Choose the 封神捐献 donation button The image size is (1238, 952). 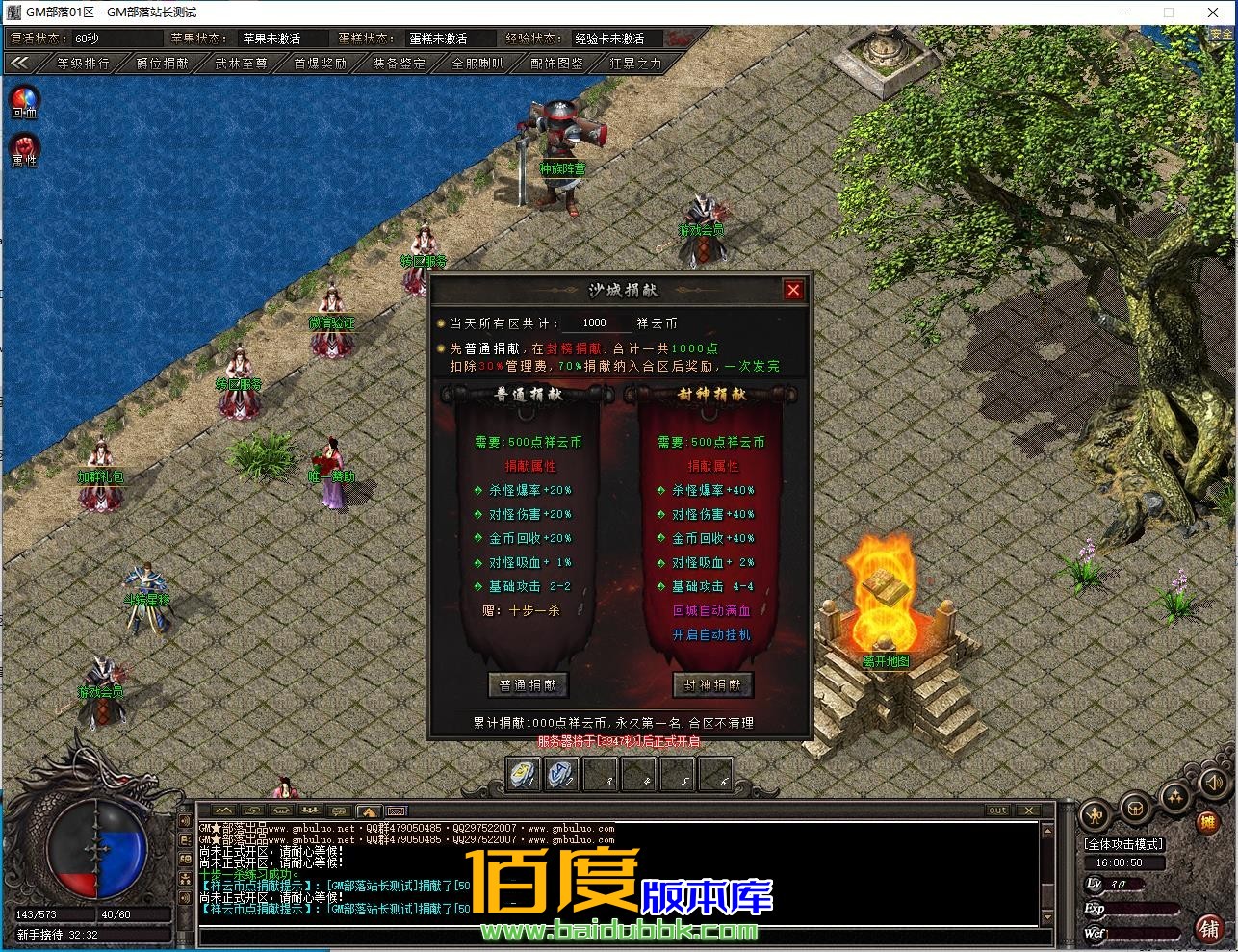click(x=712, y=685)
